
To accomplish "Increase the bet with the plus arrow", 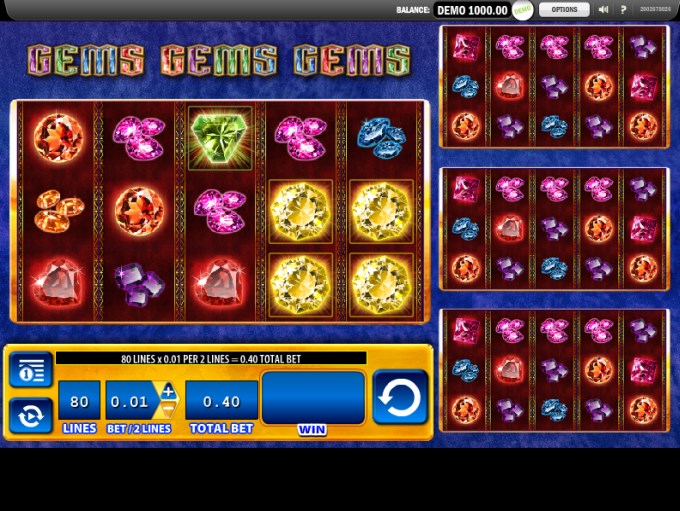I will pyautogui.click(x=167, y=390).
